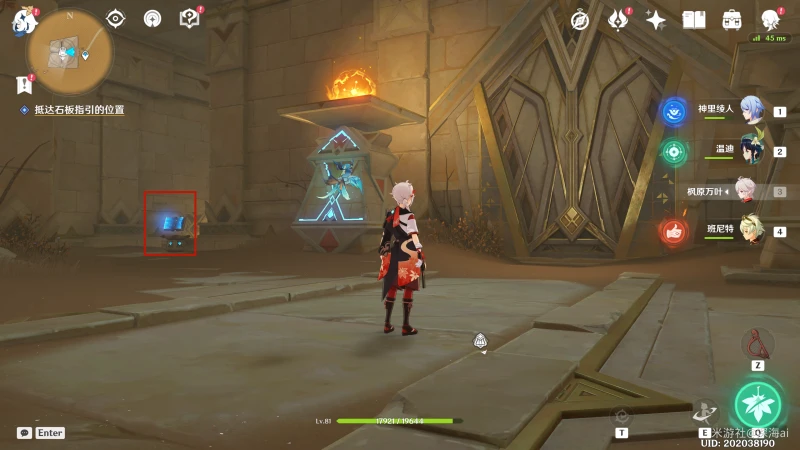Open the Wish star icon
Viewport: 800px width, 450px height.
(656, 20)
